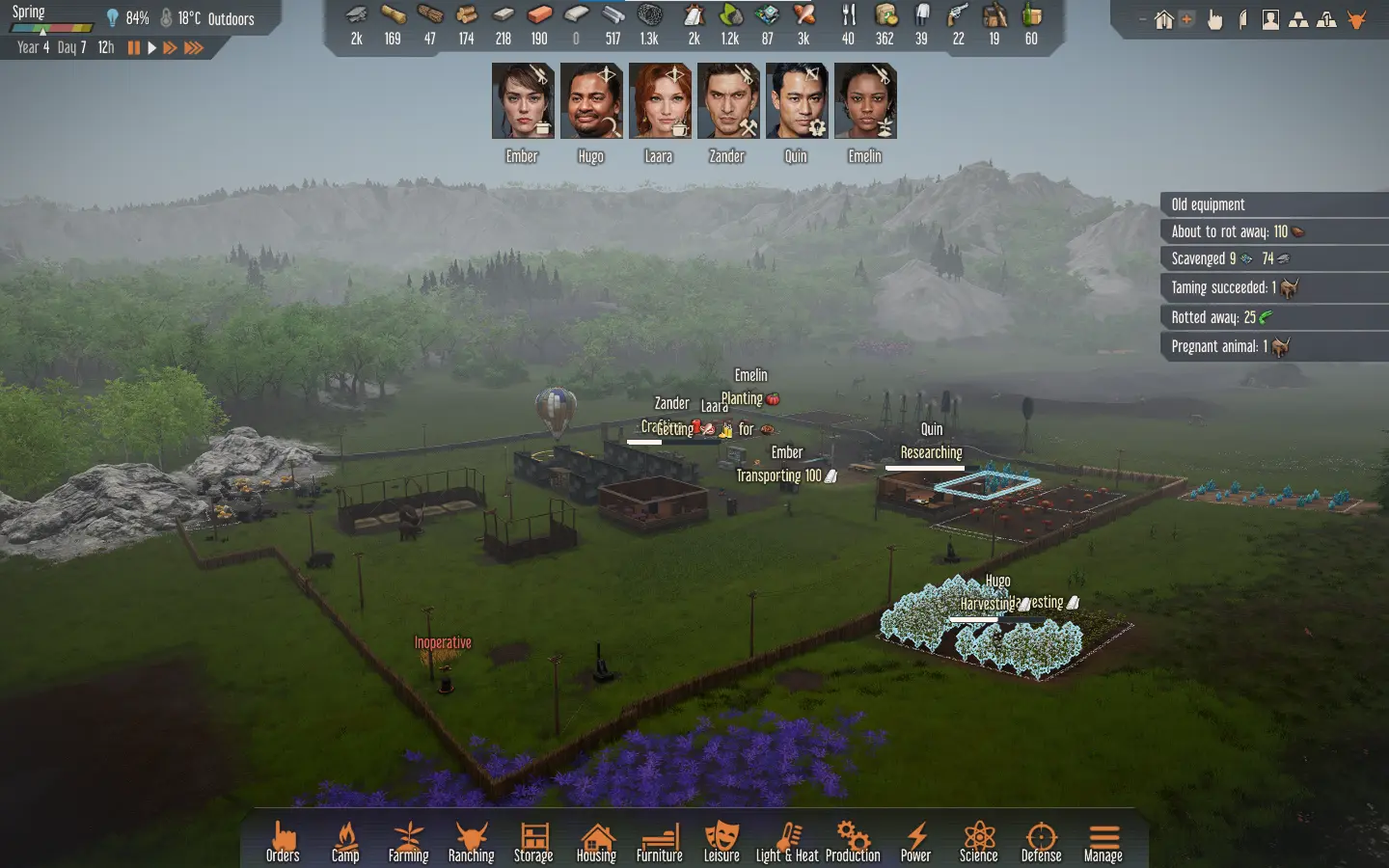Click the colonist portrait frame icon
The image size is (1389, 868).
(1270, 19)
